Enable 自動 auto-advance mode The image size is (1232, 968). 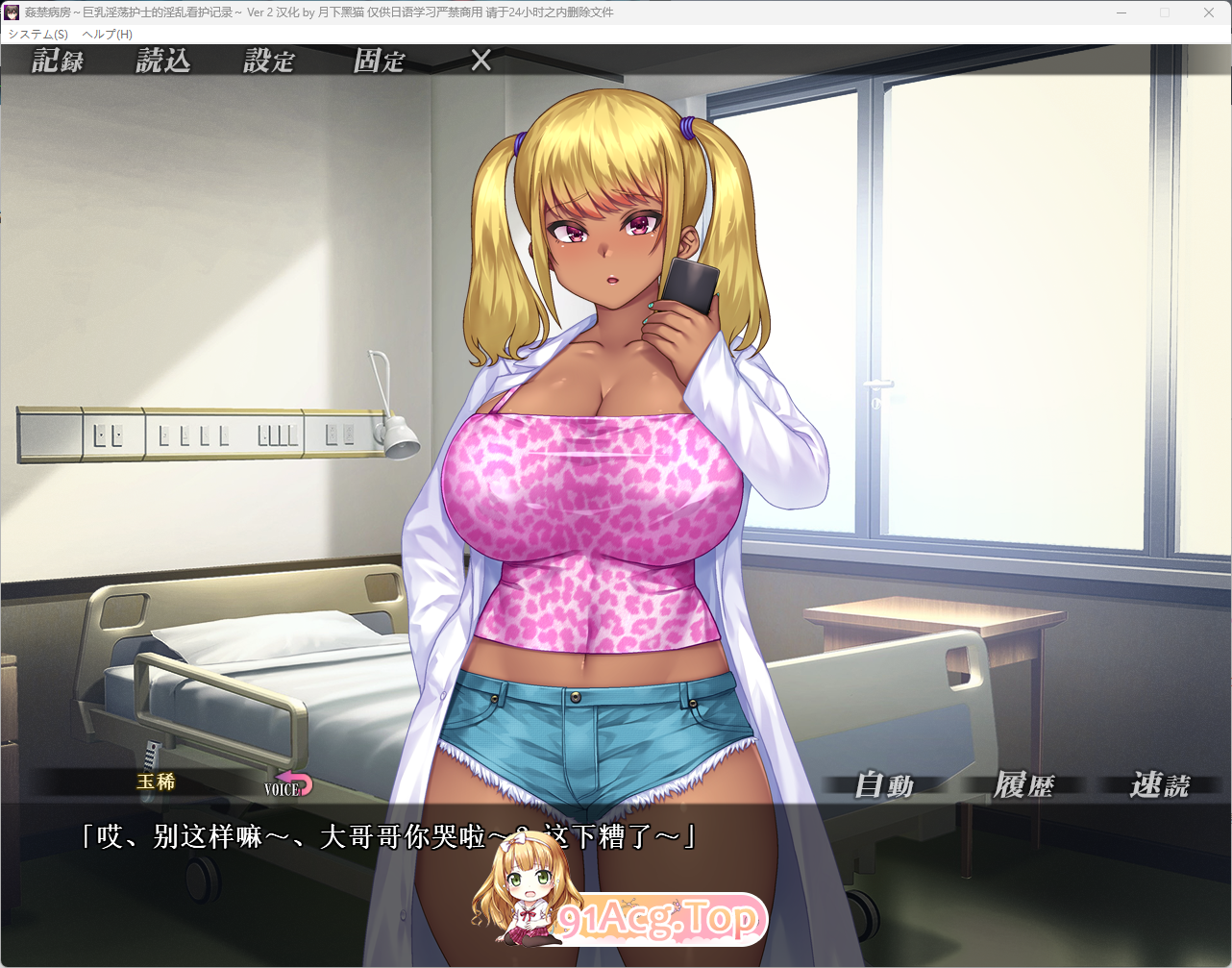[885, 785]
